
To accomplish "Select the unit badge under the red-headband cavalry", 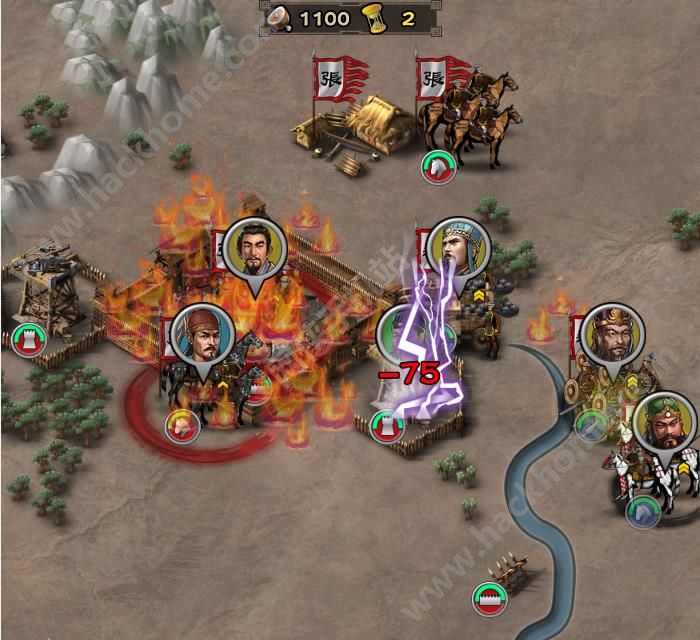I will pyautogui.click(x=183, y=425).
